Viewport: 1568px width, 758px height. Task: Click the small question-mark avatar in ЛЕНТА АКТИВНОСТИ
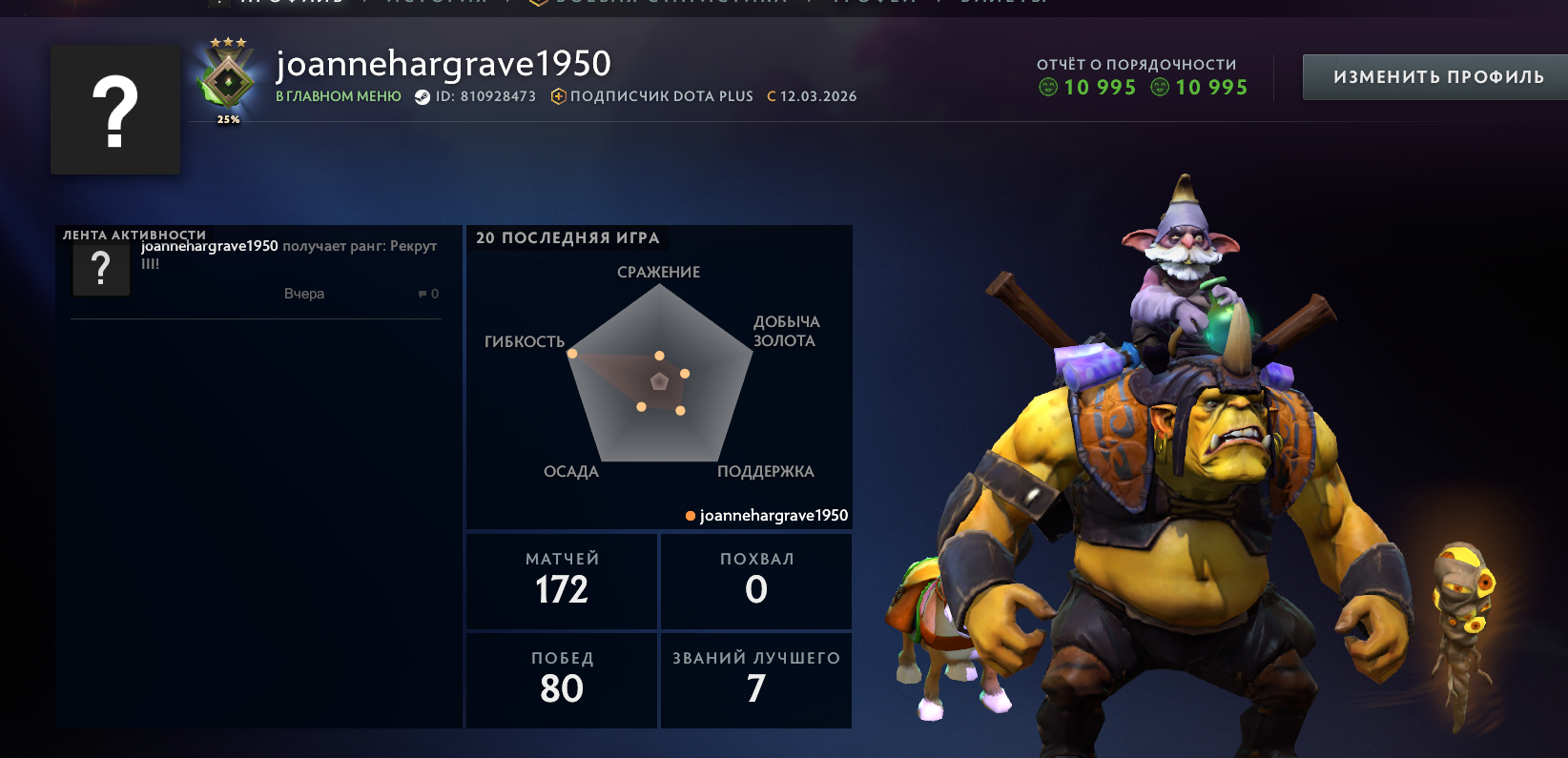point(101,269)
